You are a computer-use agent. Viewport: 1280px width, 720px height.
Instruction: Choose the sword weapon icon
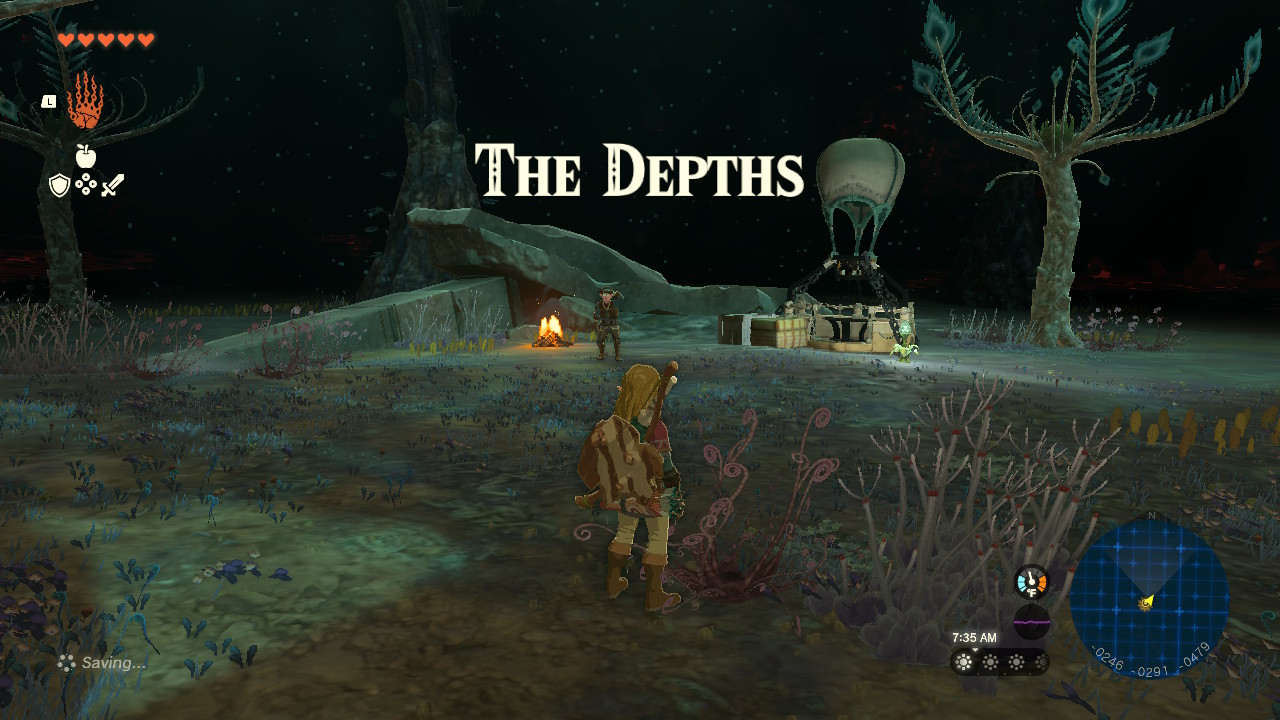tap(112, 185)
